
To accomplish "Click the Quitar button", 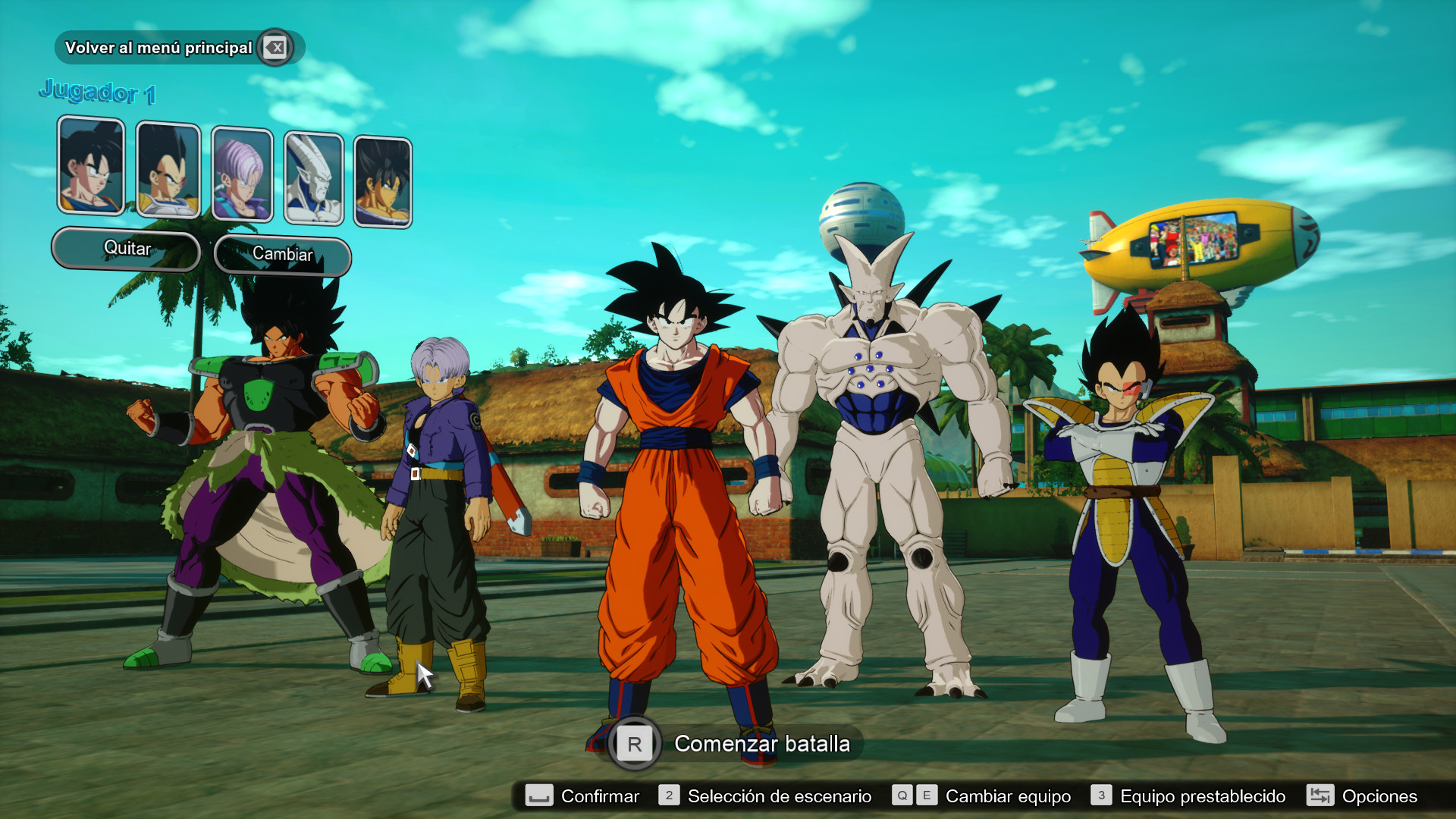I will pos(127,249).
